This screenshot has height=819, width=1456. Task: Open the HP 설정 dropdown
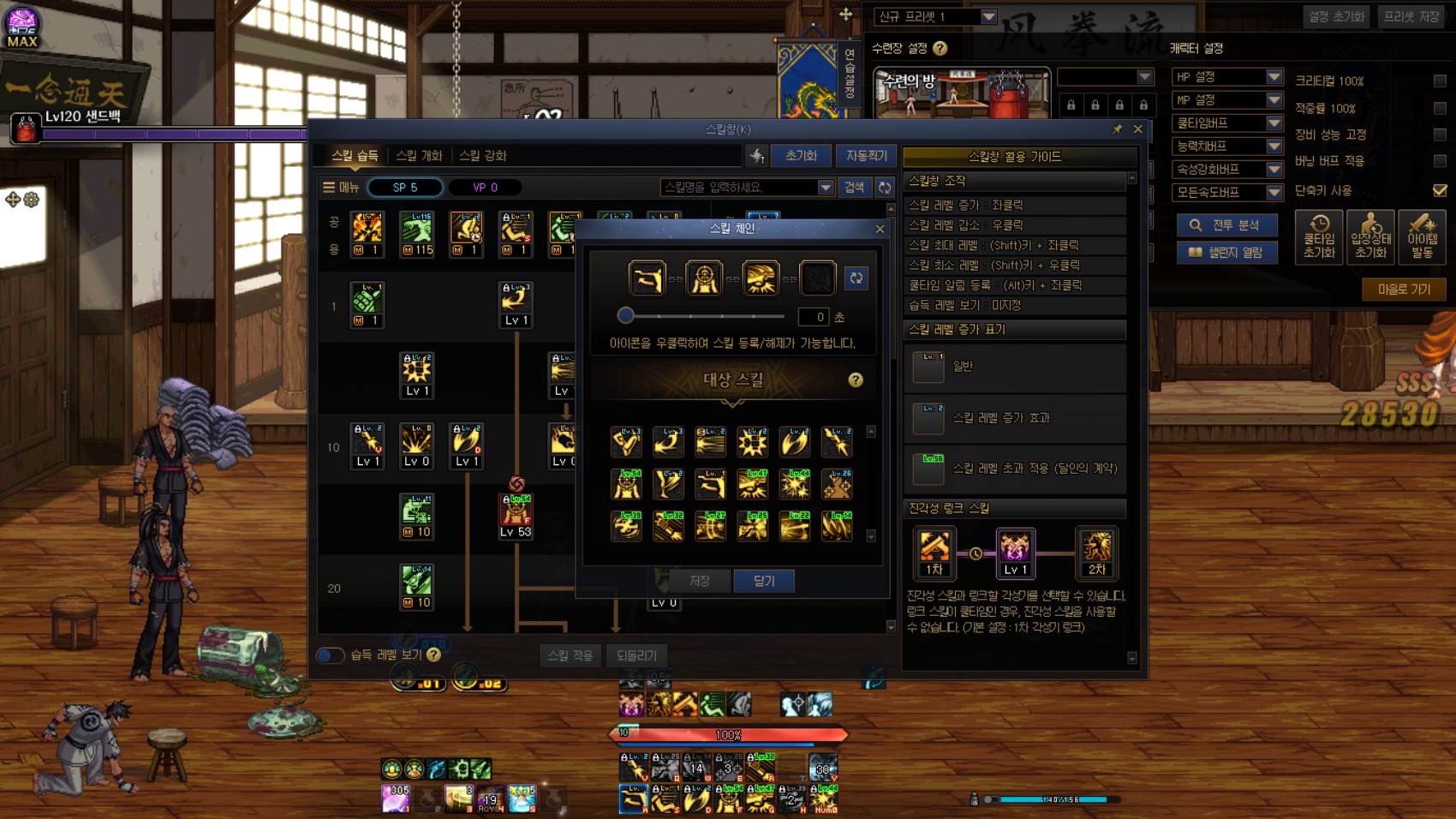pos(1226,77)
